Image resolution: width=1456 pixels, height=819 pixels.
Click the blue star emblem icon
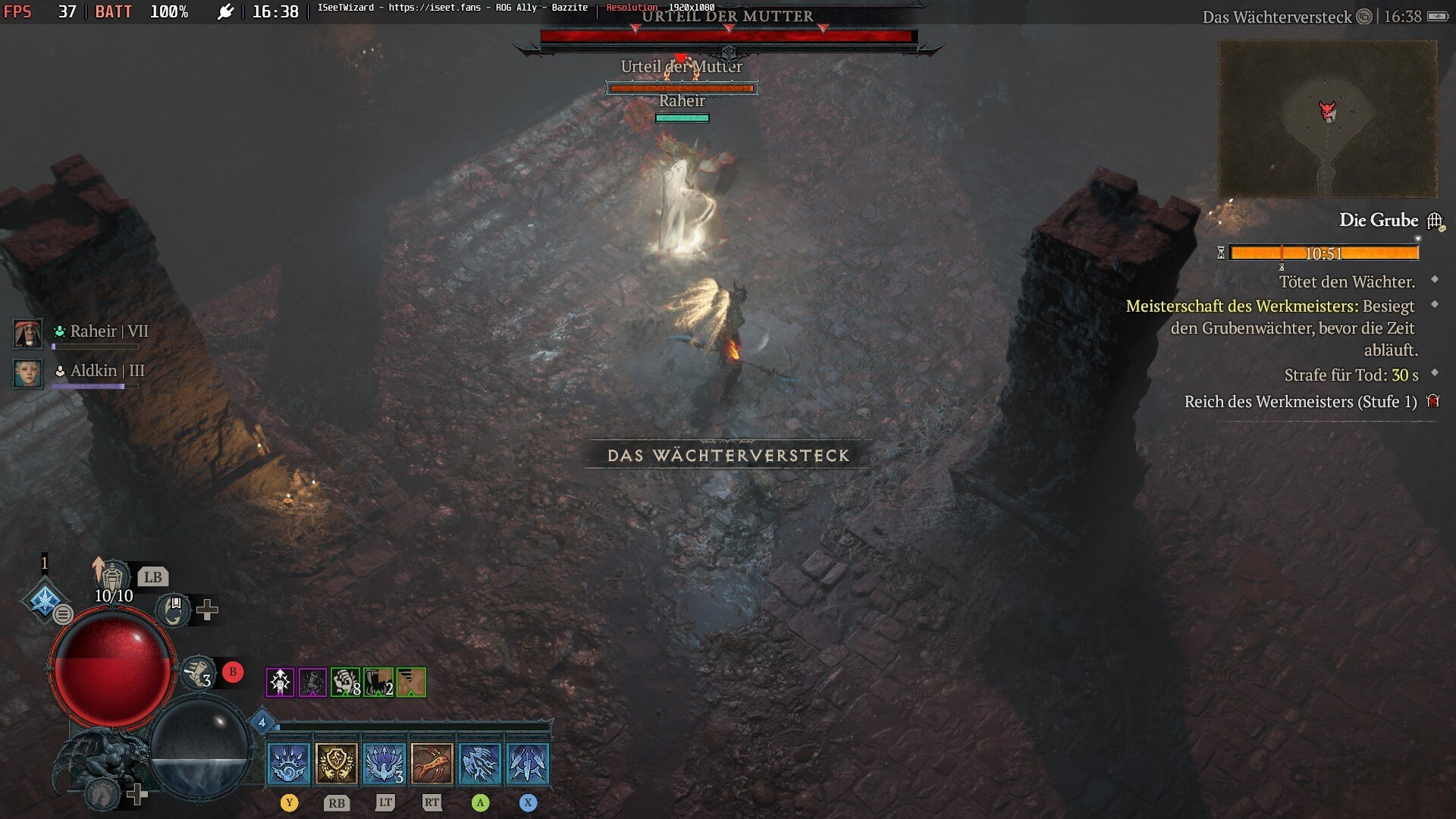click(44, 600)
